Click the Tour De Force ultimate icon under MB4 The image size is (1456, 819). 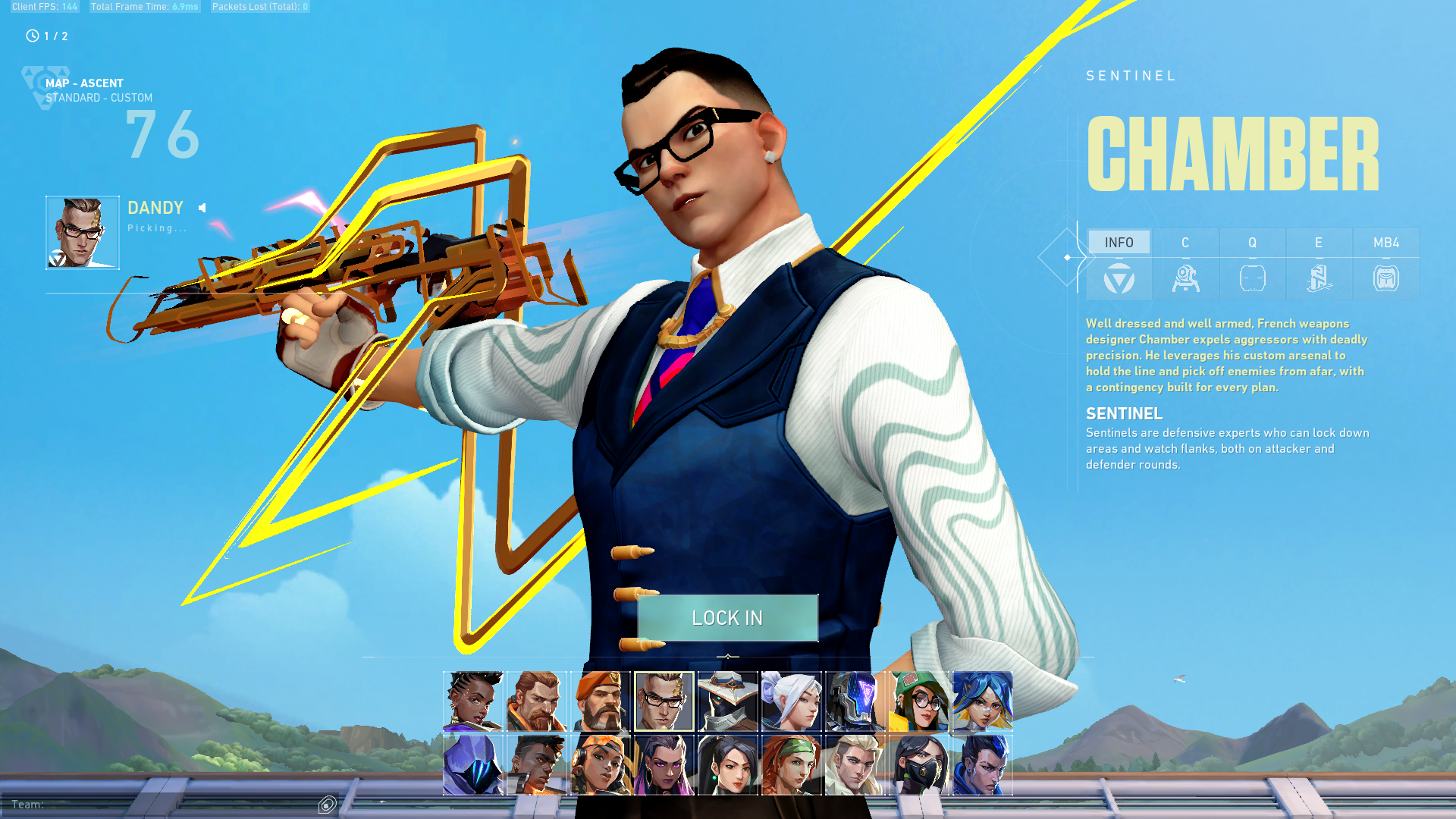(x=1385, y=278)
